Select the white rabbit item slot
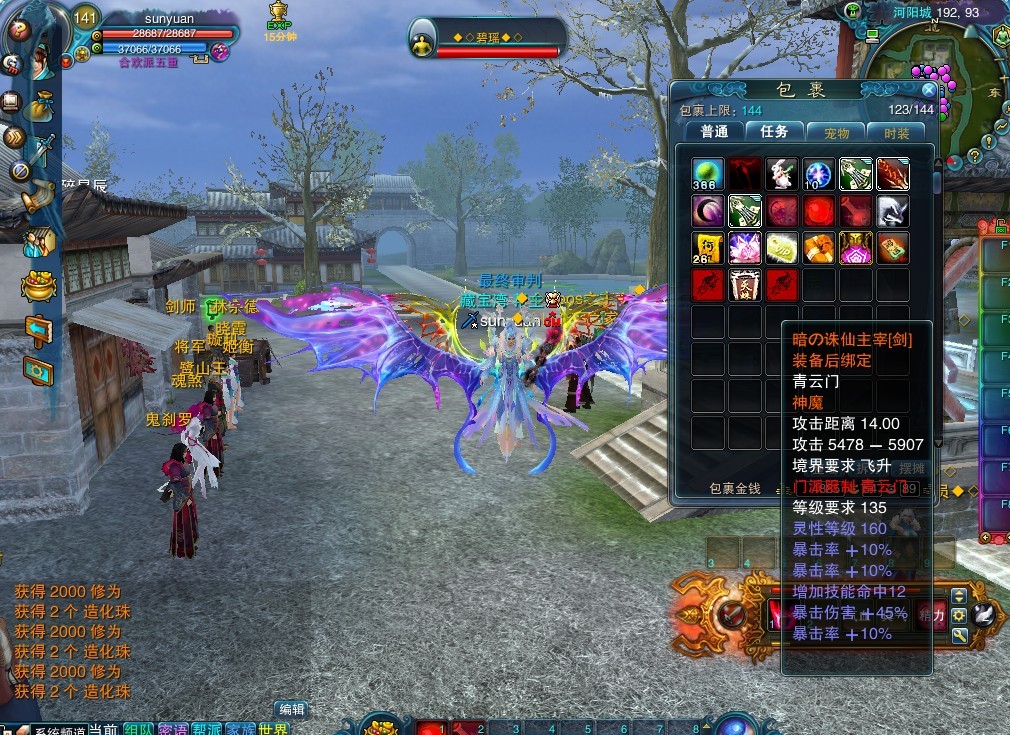The height and width of the screenshot is (735, 1010). tap(781, 174)
